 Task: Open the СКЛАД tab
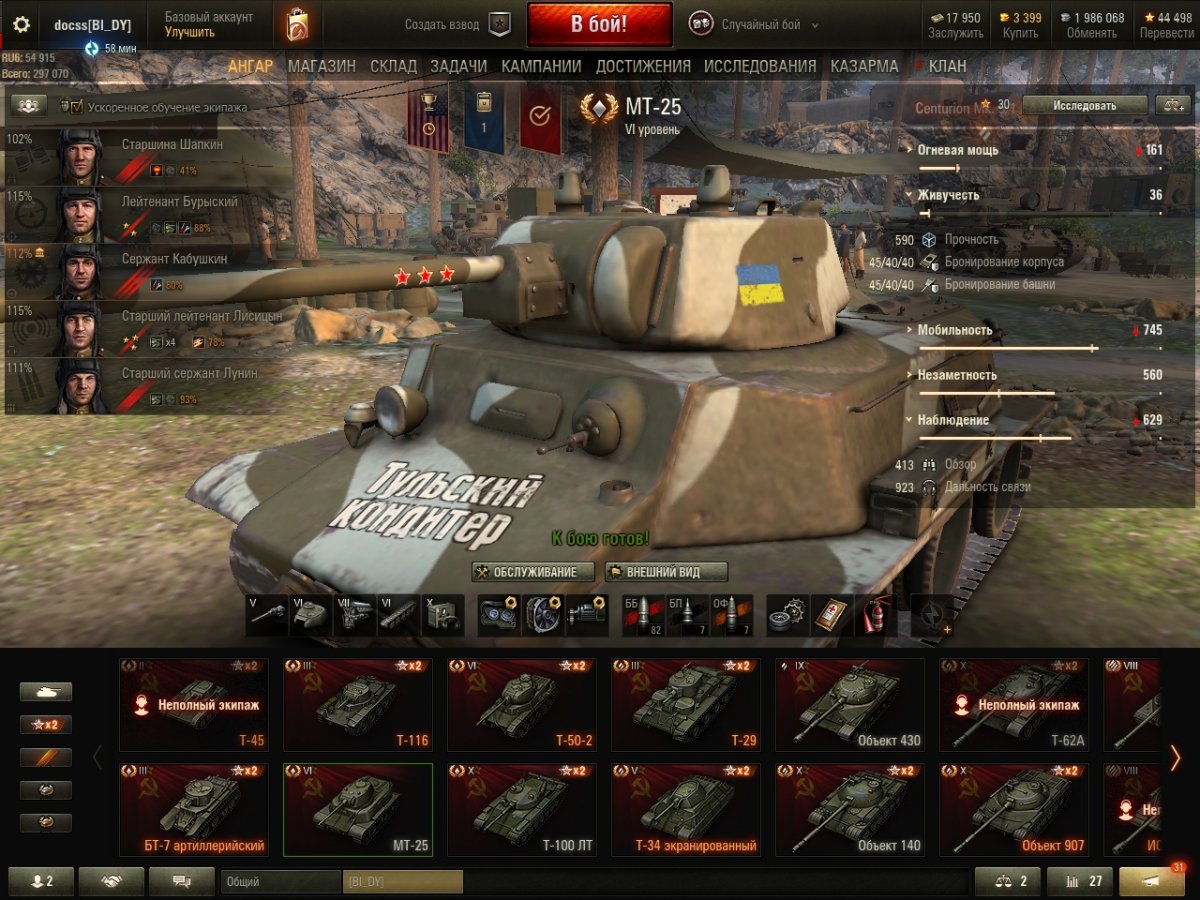[x=393, y=66]
